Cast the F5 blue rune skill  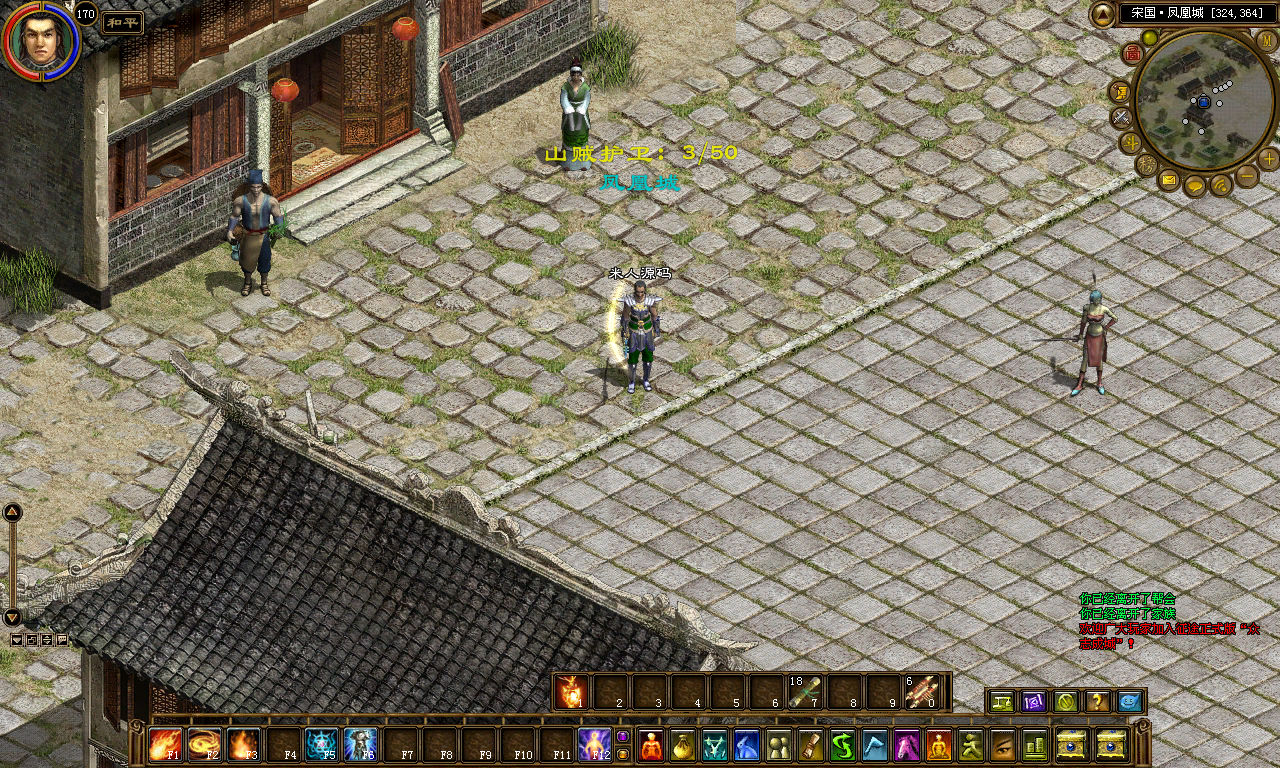point(321,745)
